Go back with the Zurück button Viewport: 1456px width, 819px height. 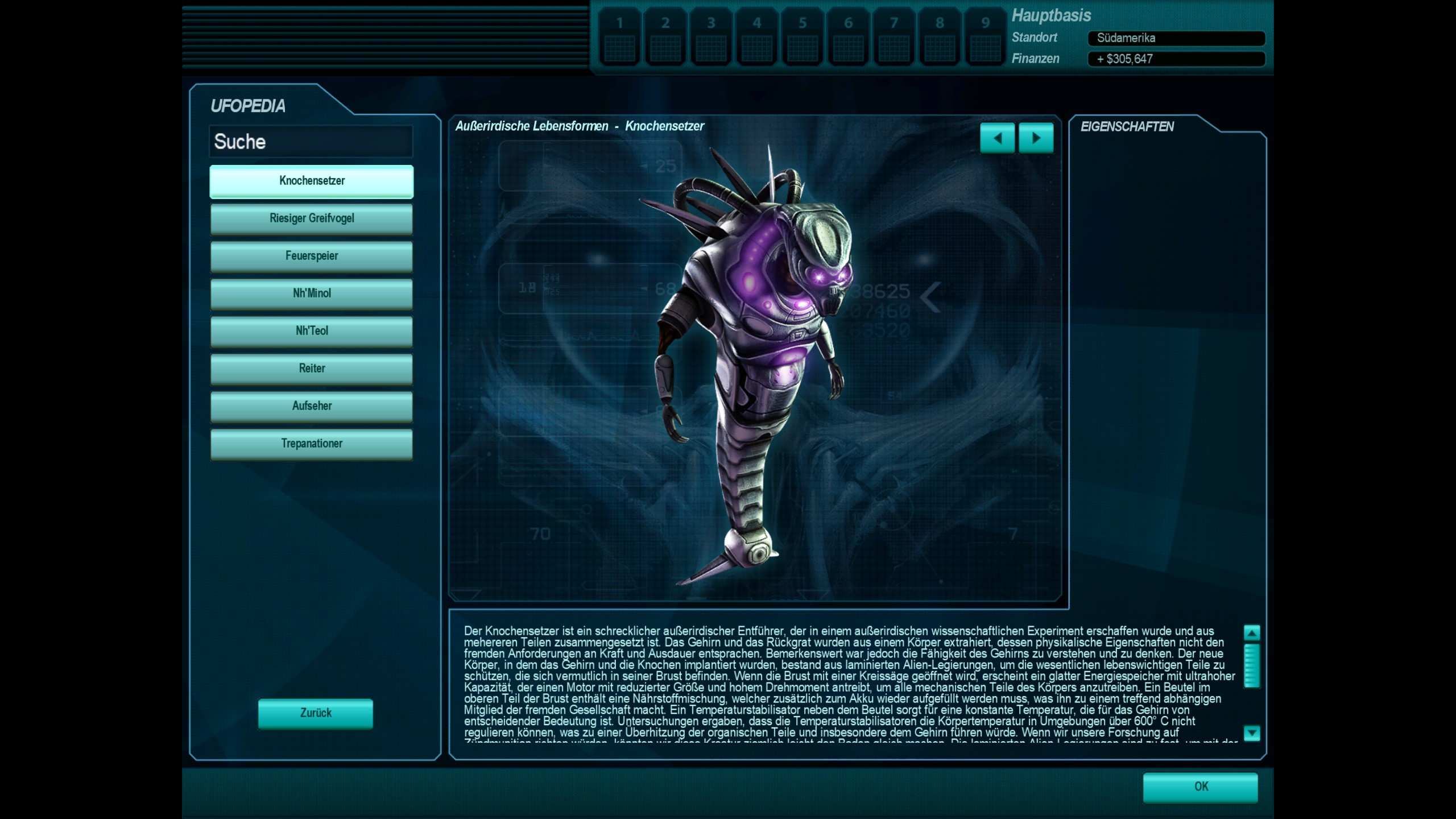coord(316,713)
